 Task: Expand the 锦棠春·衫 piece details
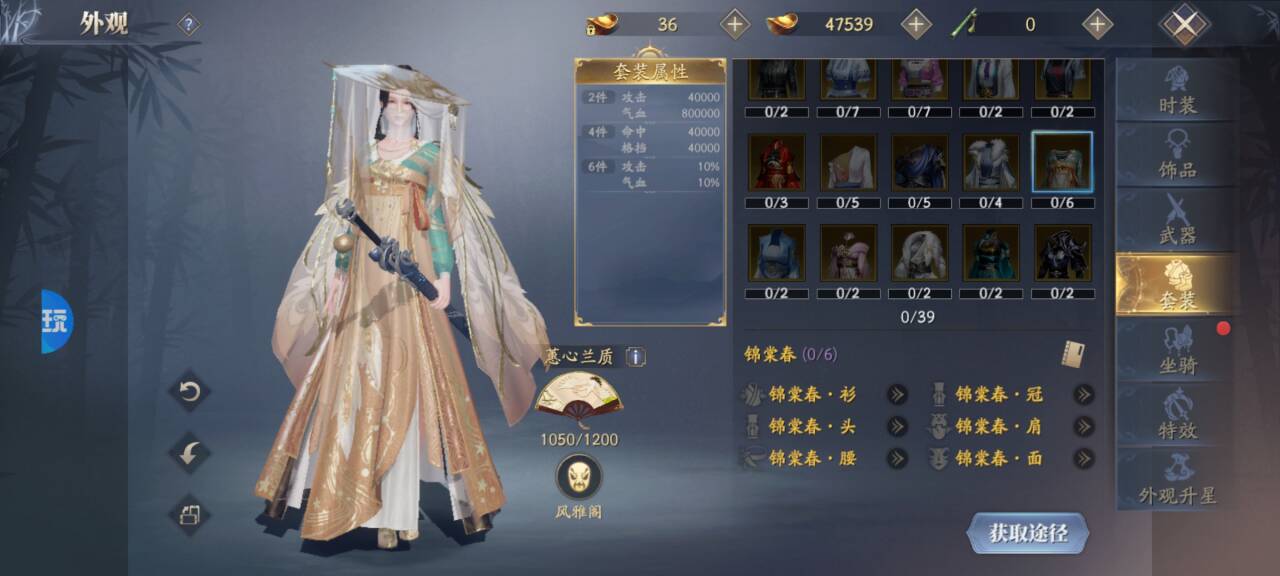[x=897, y=394]
